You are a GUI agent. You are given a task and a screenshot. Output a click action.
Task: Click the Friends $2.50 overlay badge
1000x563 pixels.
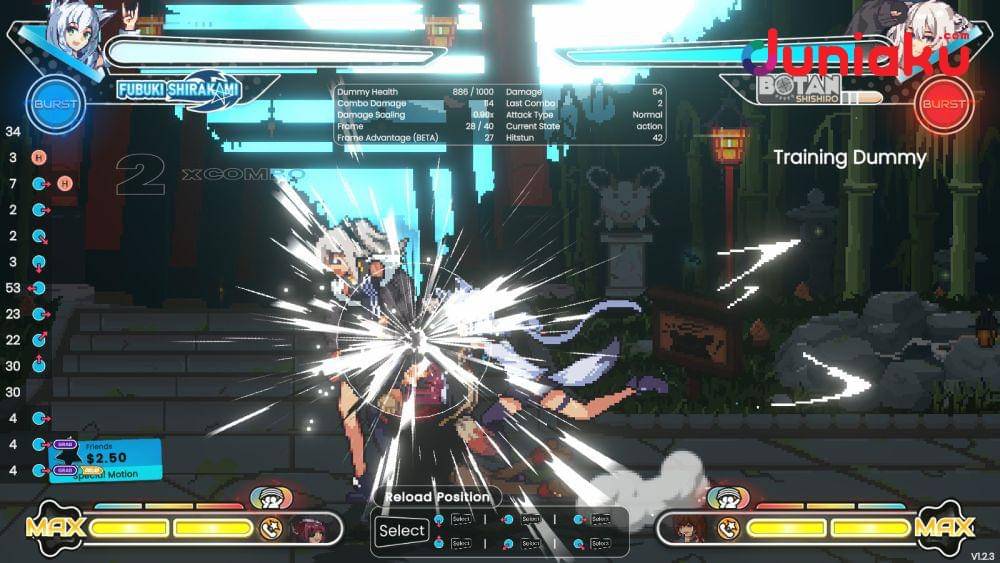coord(105,460)
